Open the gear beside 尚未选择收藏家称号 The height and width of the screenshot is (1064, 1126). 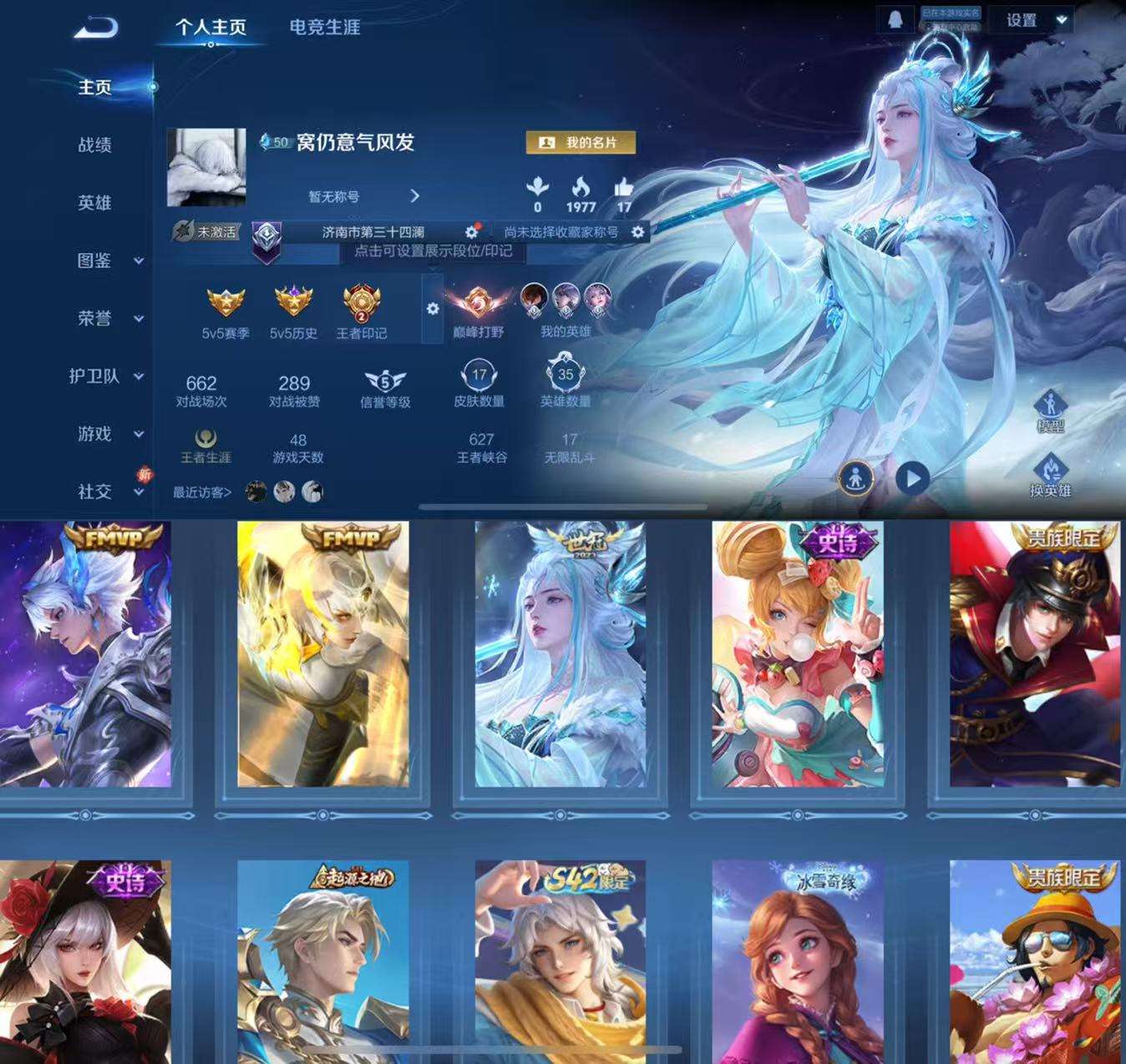pos(637,232)
